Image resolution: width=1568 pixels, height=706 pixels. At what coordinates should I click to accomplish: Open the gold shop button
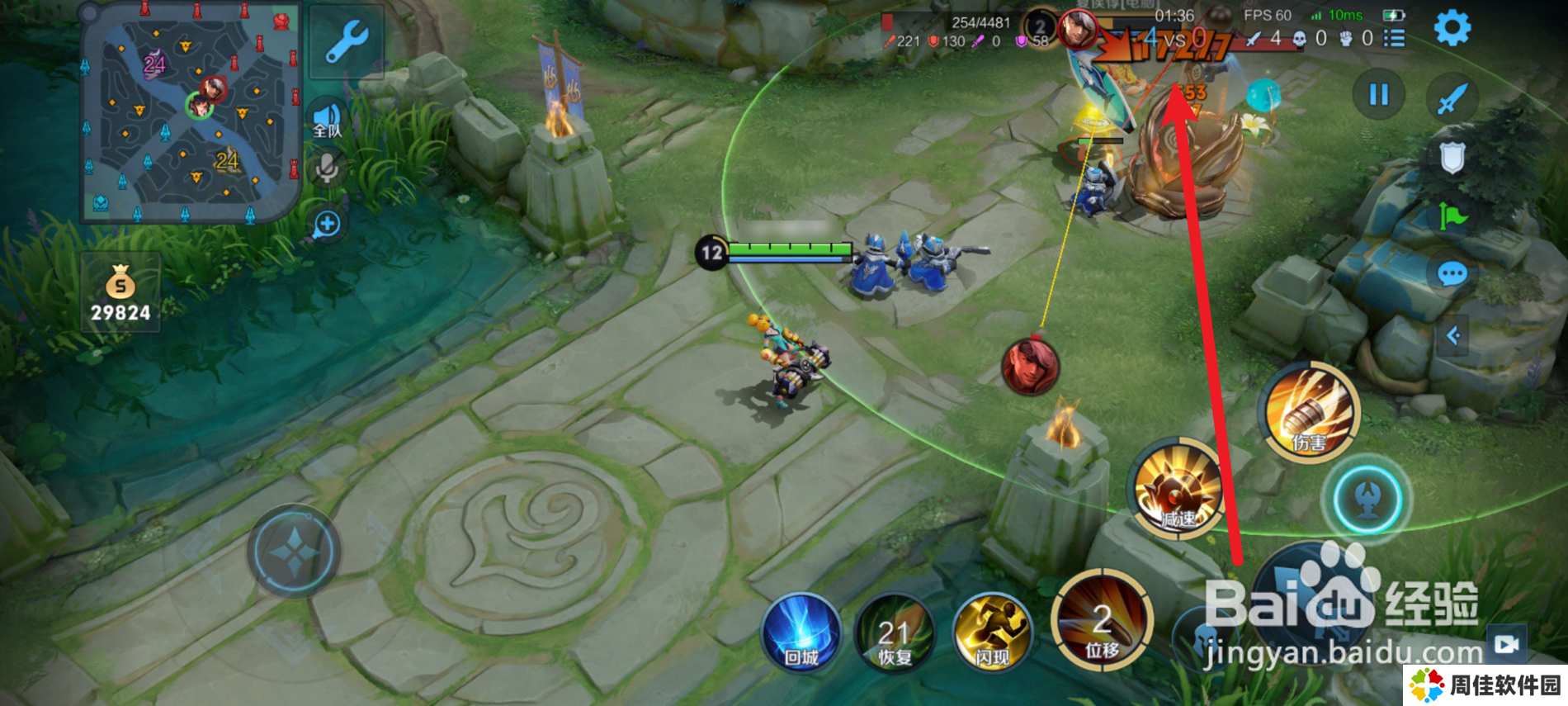[x=120, y=293]
